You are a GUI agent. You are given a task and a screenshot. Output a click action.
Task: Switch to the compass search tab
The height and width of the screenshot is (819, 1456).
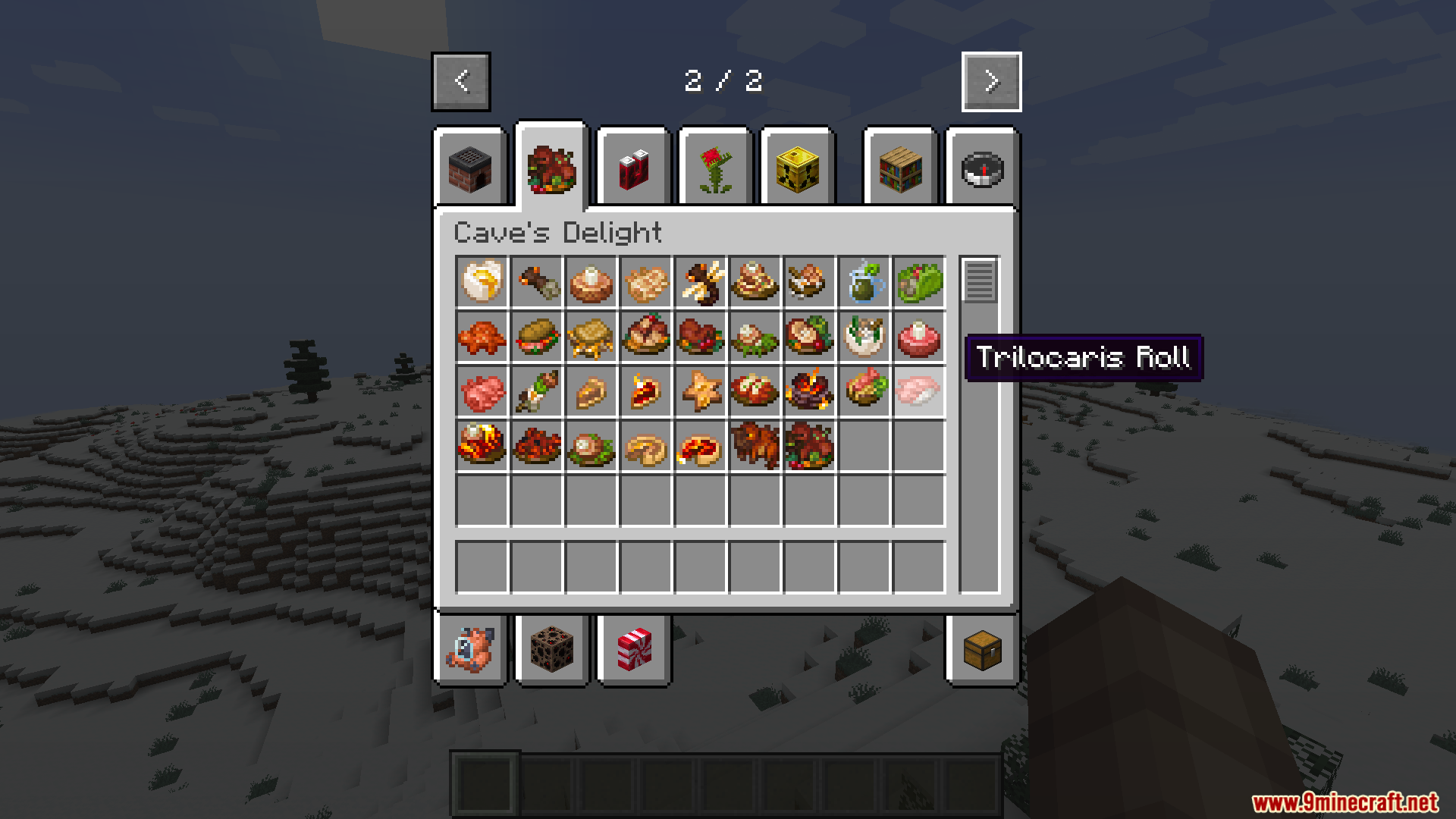(982, 168)
